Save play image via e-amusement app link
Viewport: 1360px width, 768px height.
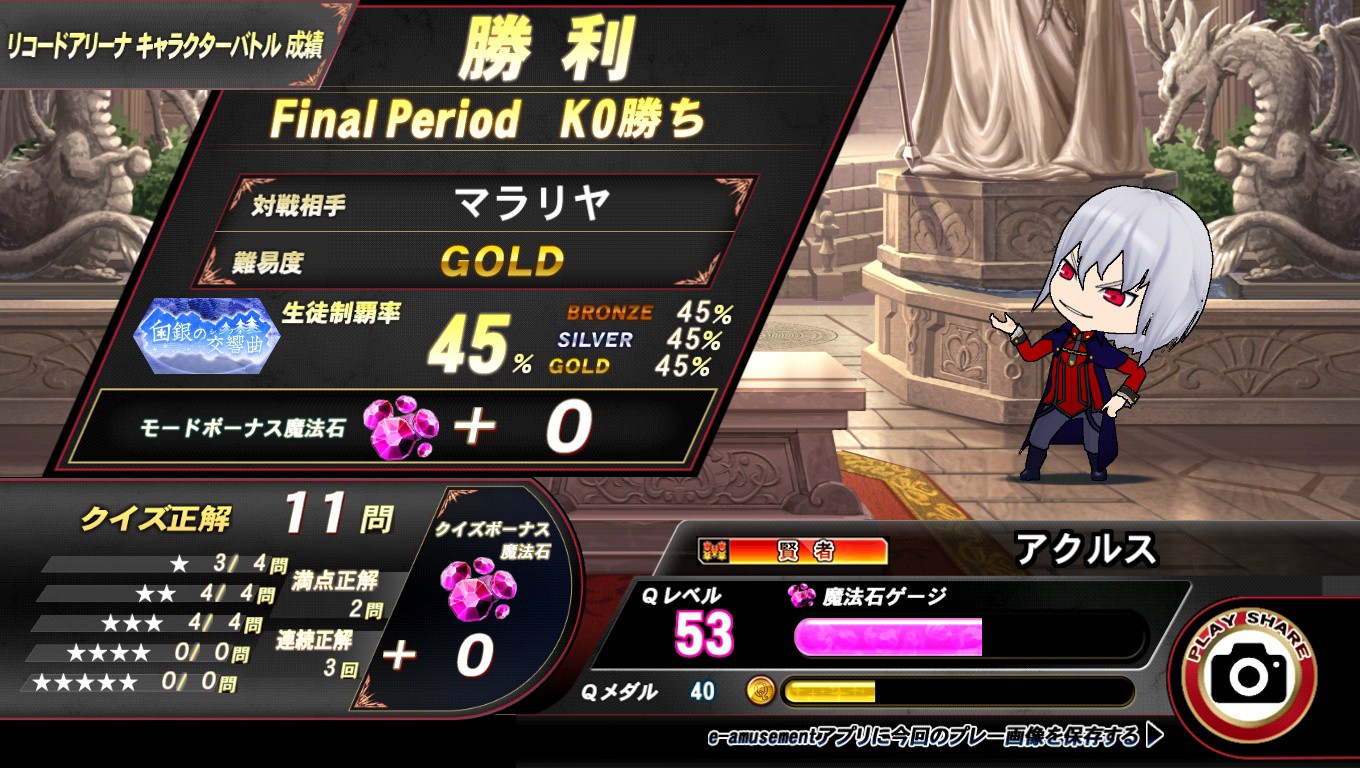(x=934, y=738)
